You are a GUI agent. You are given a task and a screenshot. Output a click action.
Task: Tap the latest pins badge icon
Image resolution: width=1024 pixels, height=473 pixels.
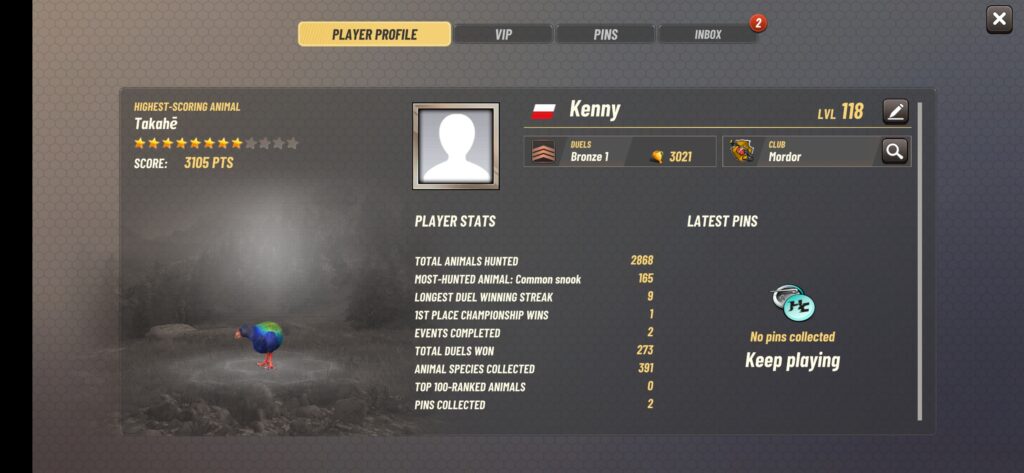click(792, 304)
